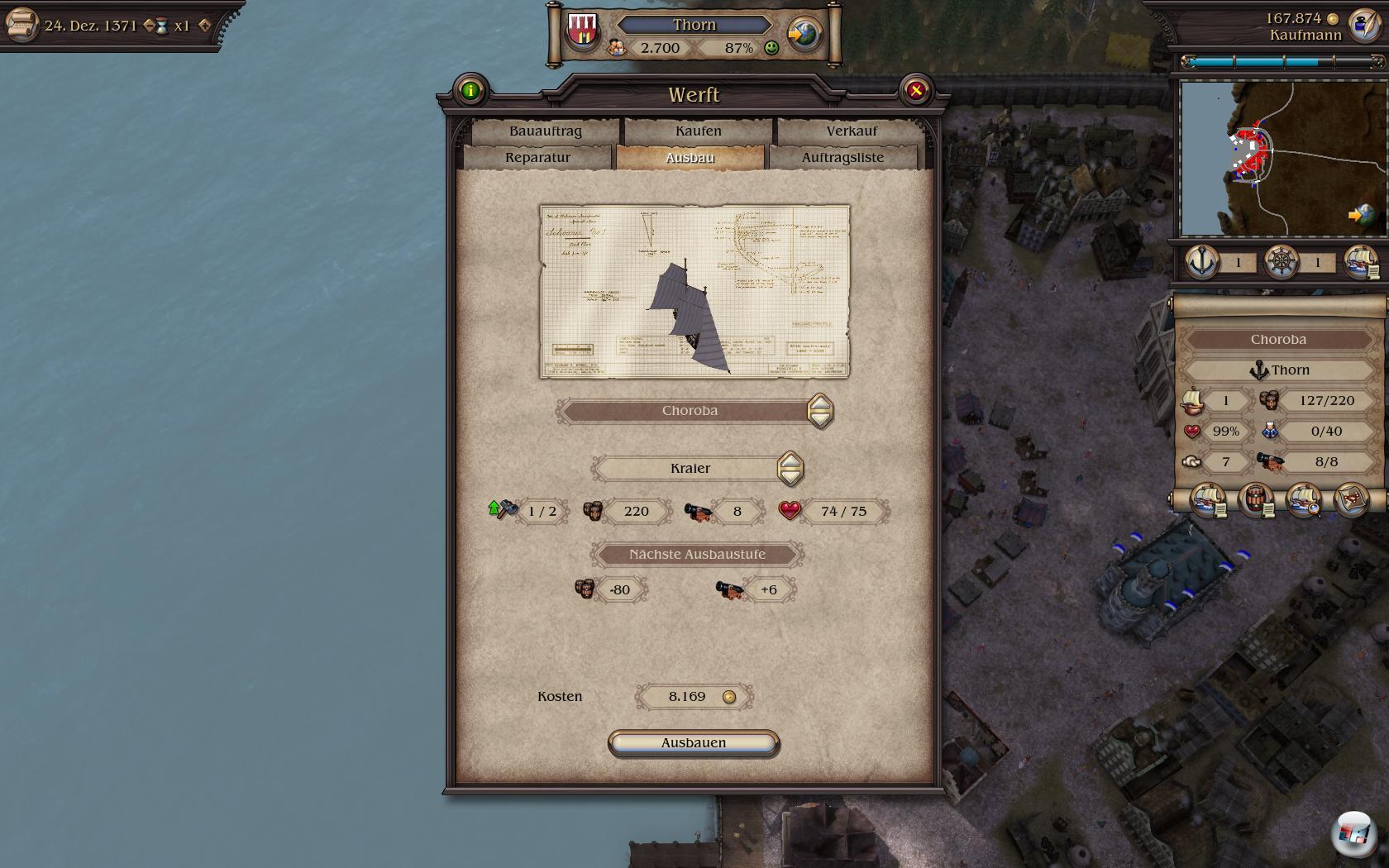The height and width of the screenshot is (868, 1389).
Task: Select the ship's wheel convoy icon
Action: pyautogui.click(x=1282, y=262)
